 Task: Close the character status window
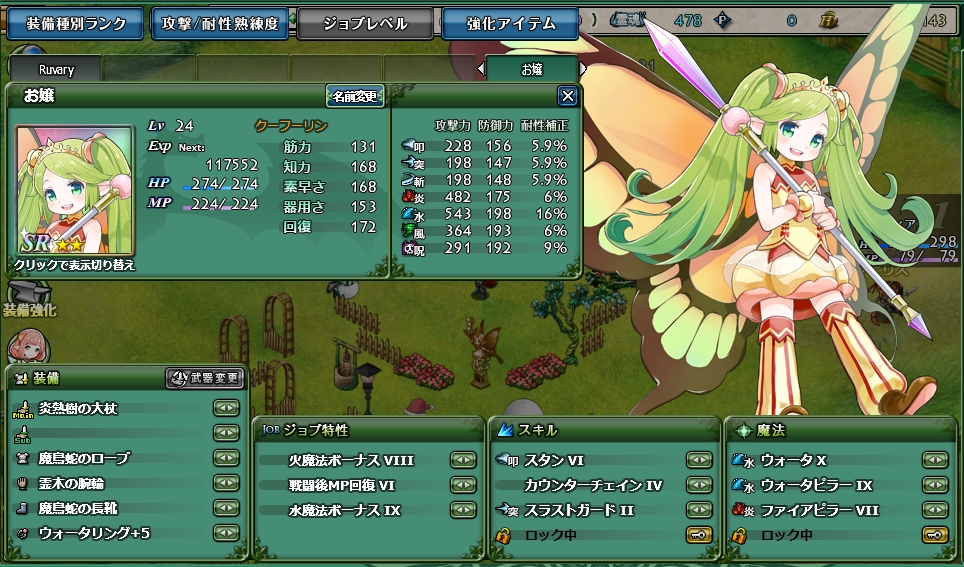pyautogui.click(x=567, y=96)
